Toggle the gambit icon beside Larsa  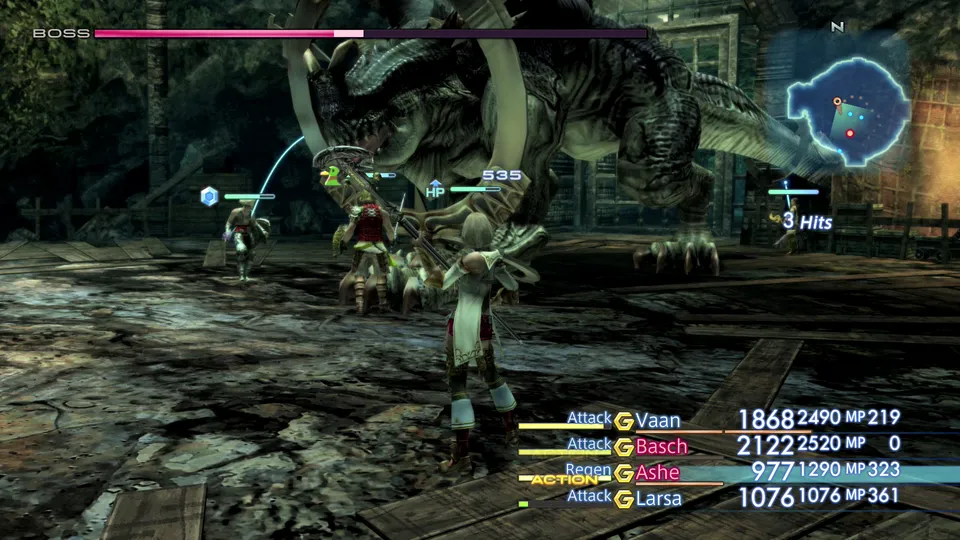[624, 498]
